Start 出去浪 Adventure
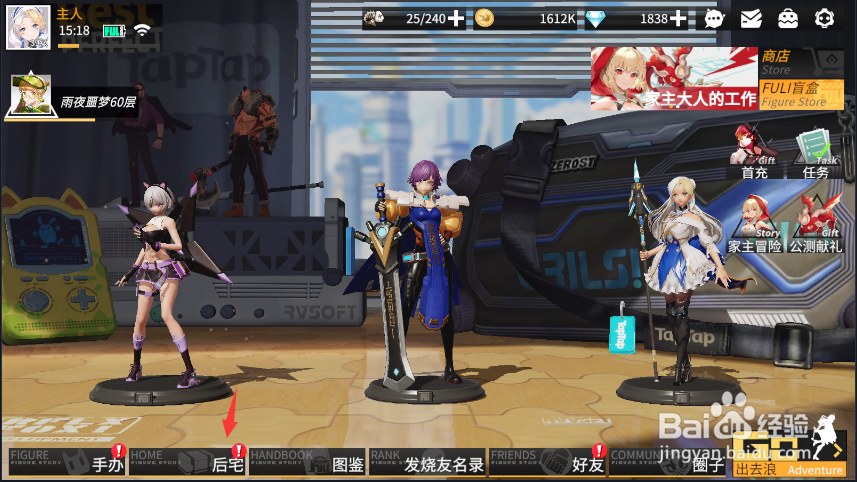This screenshot has width=857, height=482. tap(789, 458)
